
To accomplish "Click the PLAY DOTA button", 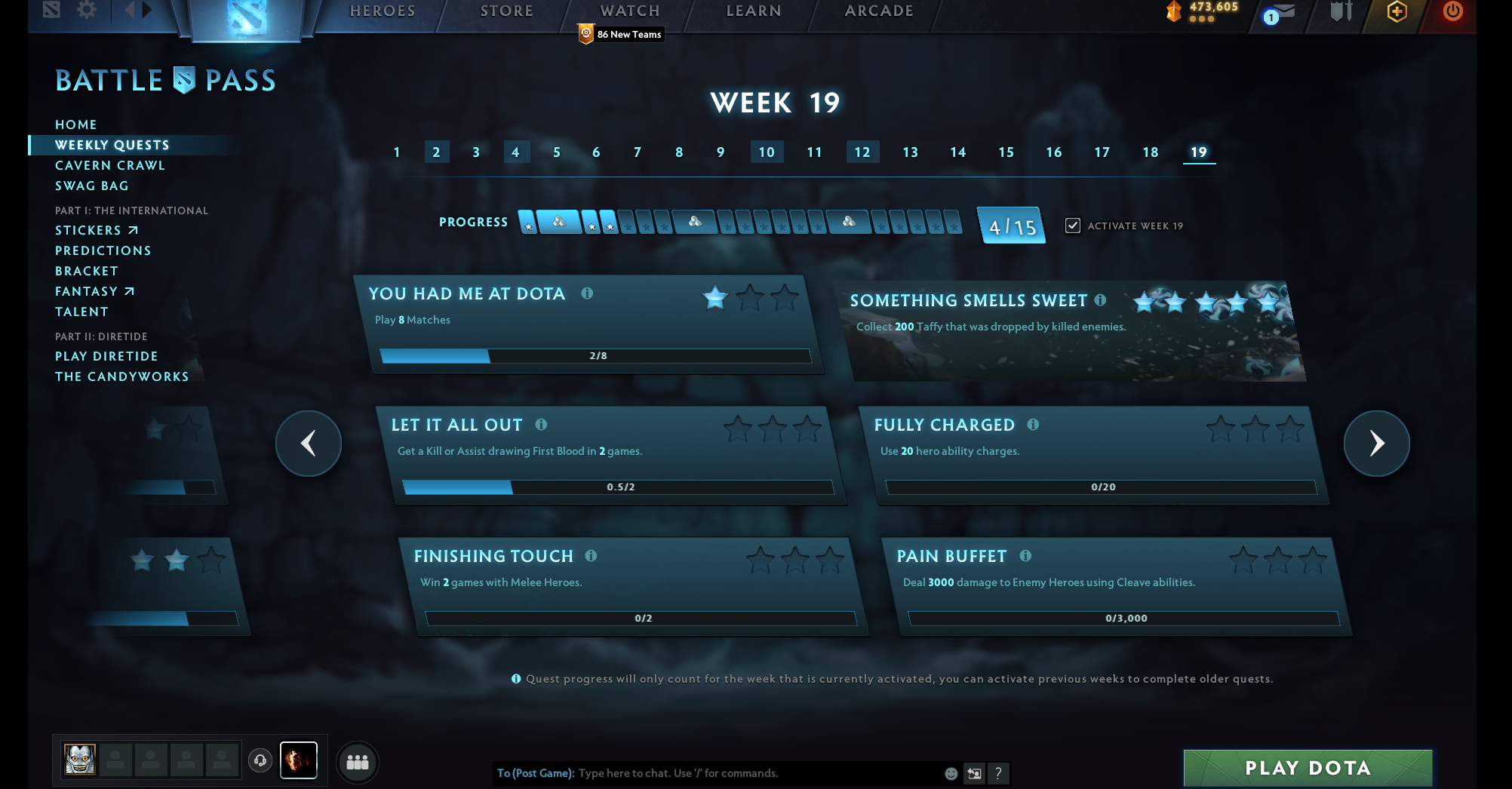I will 1308,767.
